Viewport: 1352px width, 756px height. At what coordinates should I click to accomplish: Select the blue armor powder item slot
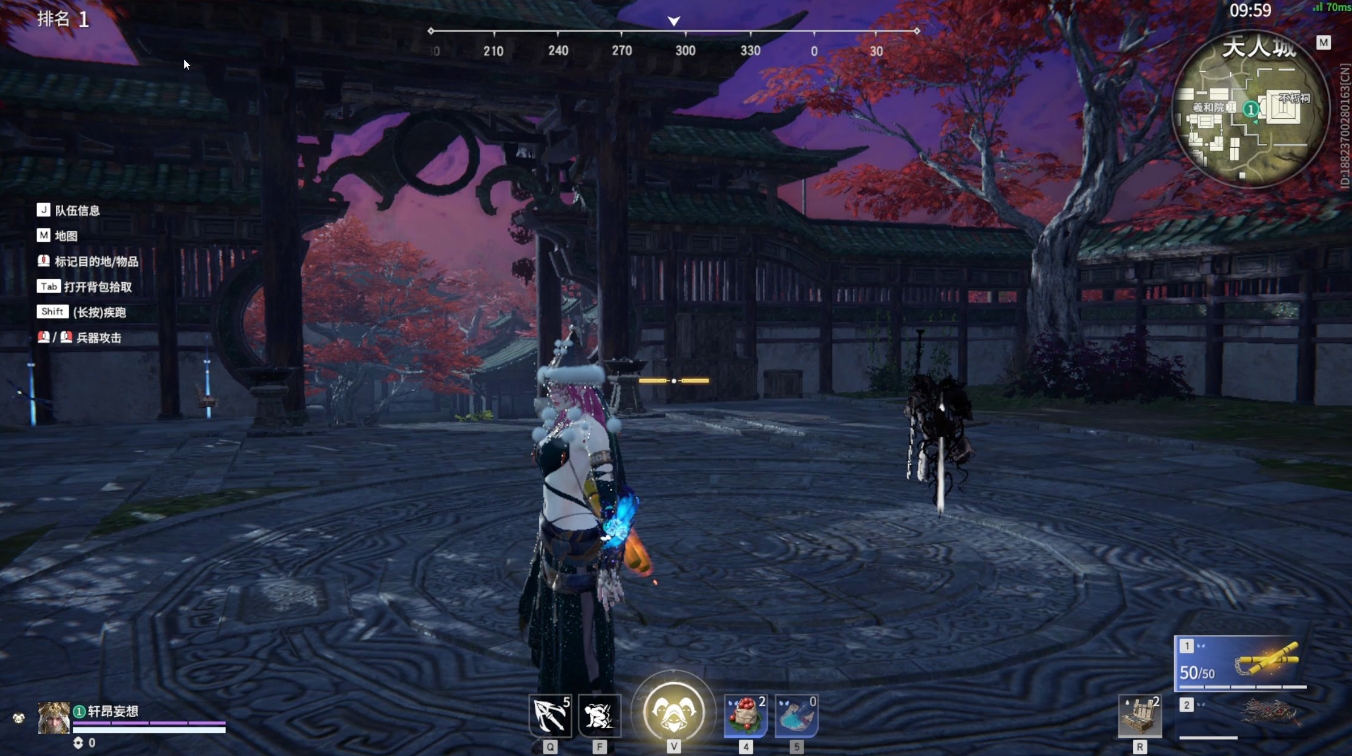click(x=796, y=715)
